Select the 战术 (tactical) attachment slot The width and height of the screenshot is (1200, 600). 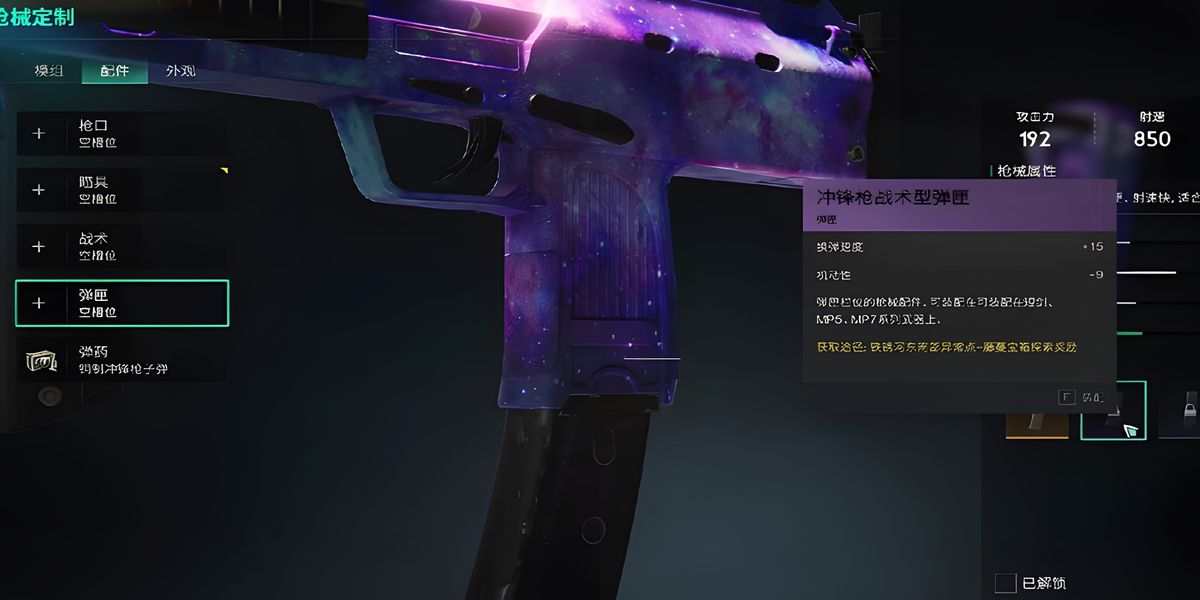pyautogui.click(x=121, y=246)
